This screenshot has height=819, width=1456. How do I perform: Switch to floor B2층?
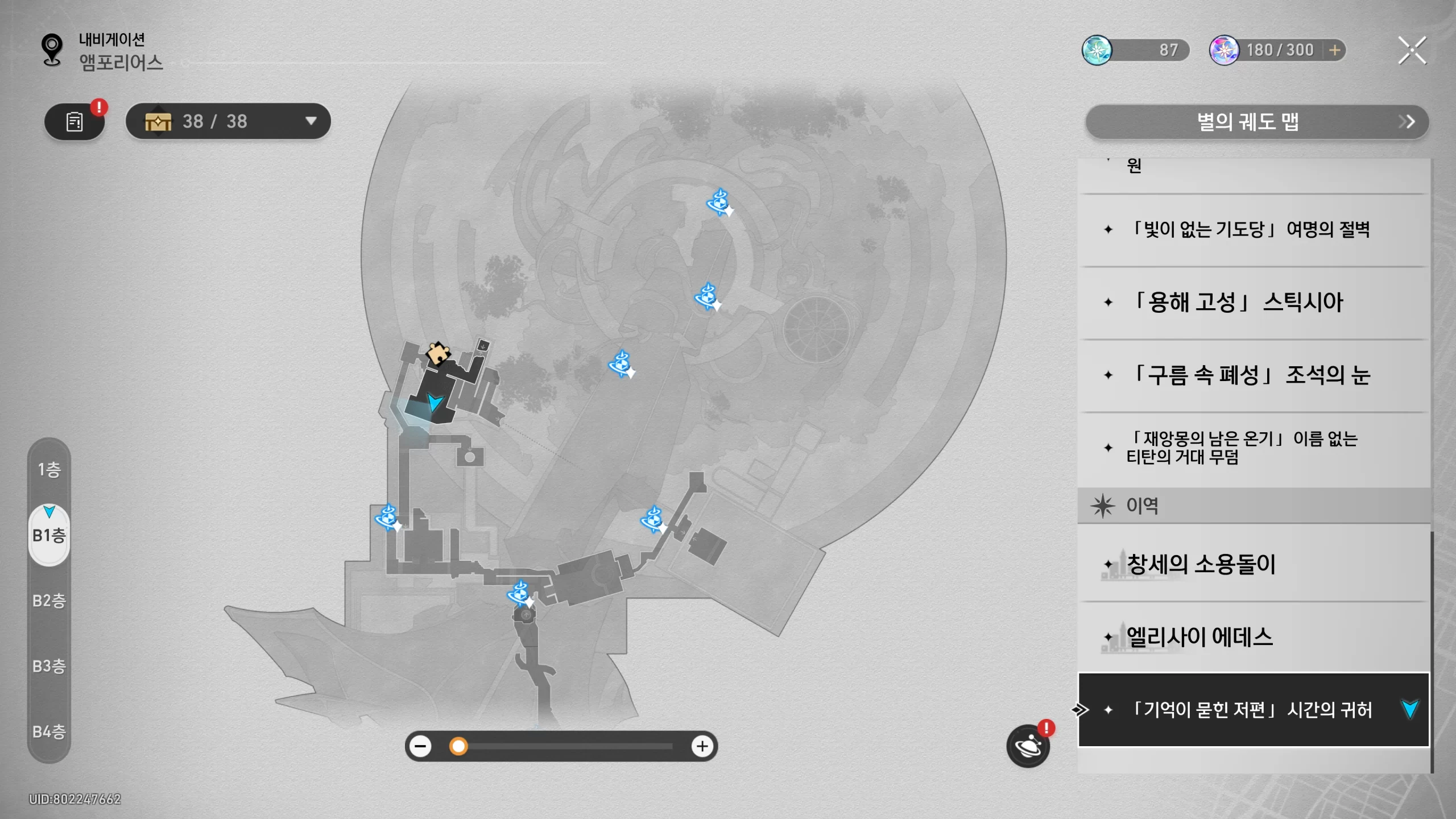coord(49,601)
